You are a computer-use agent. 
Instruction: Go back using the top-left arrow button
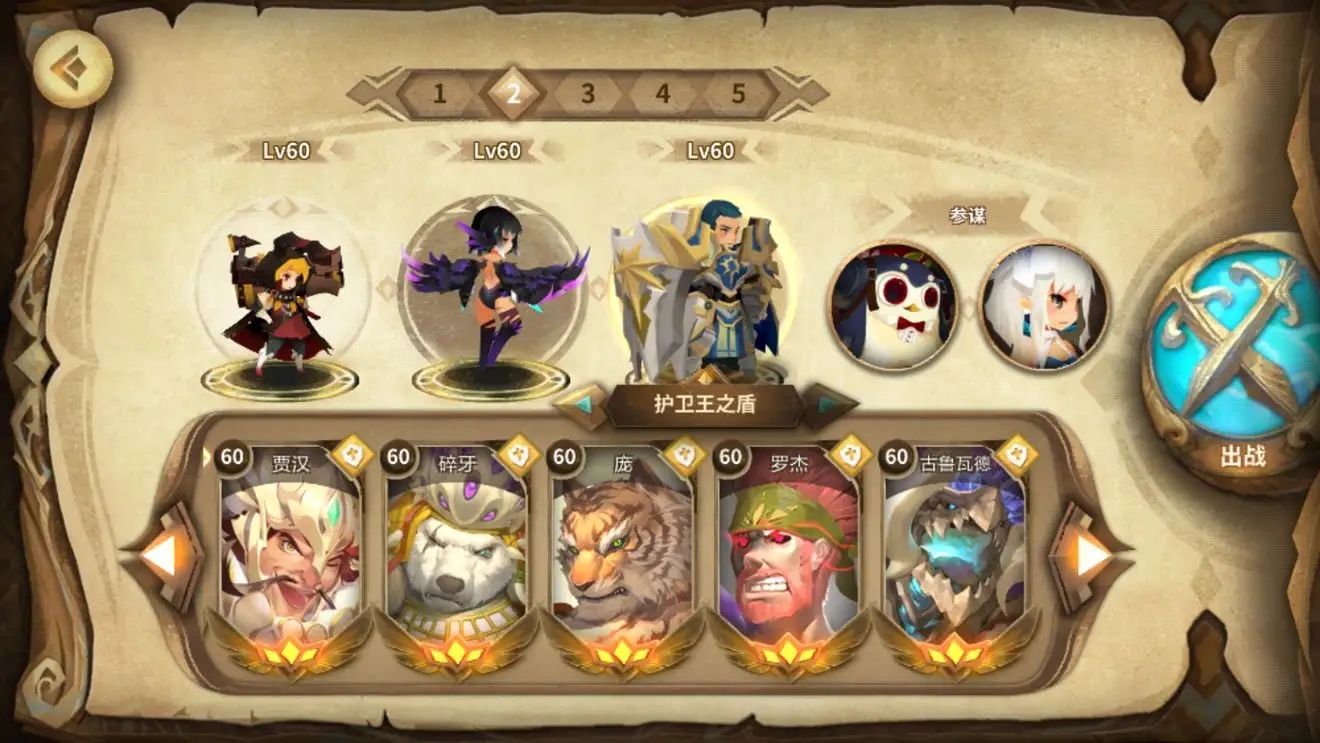(71, 67)
